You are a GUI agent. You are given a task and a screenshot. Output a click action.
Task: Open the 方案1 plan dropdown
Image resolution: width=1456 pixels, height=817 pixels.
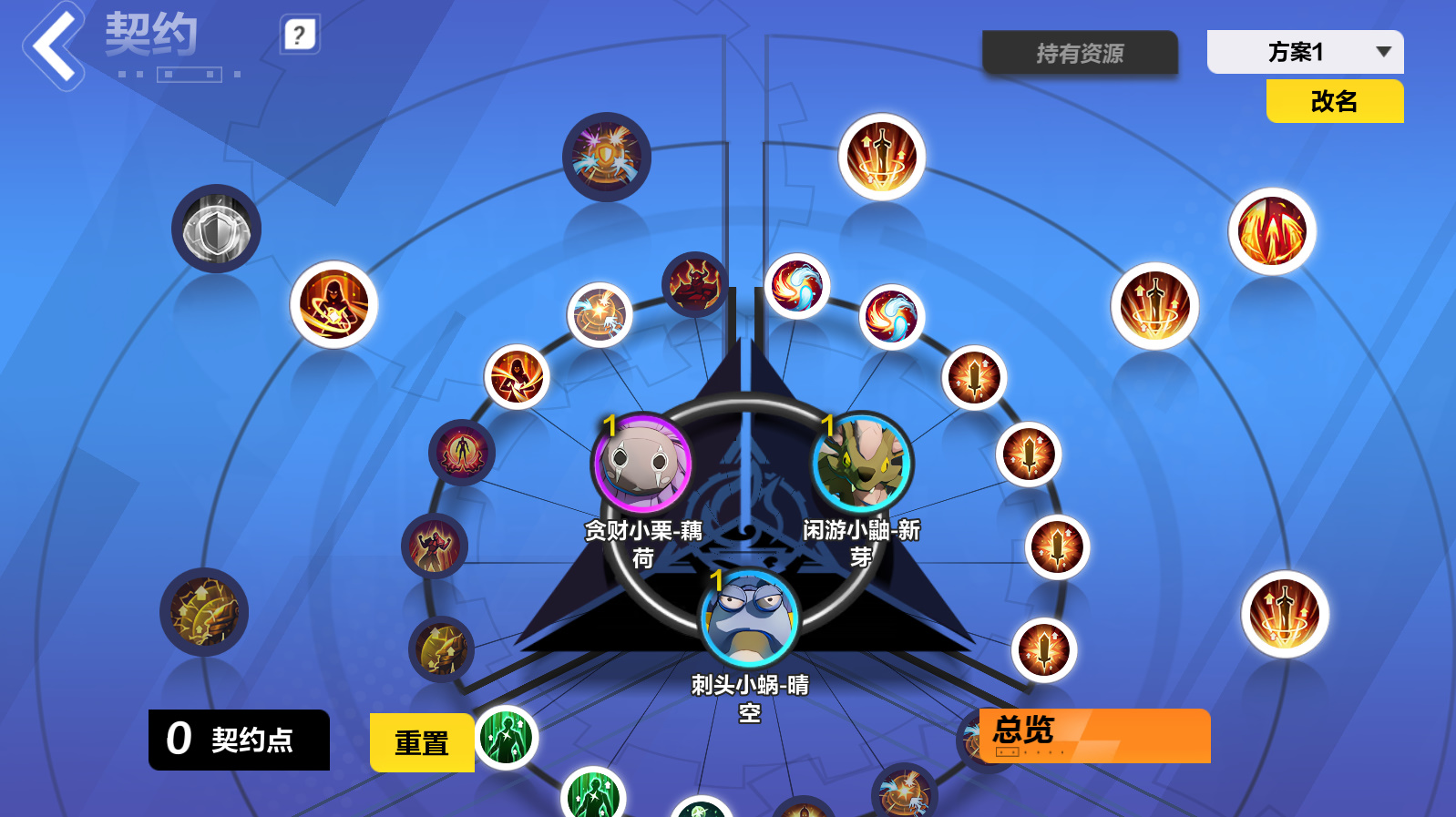coord(1305,52)
